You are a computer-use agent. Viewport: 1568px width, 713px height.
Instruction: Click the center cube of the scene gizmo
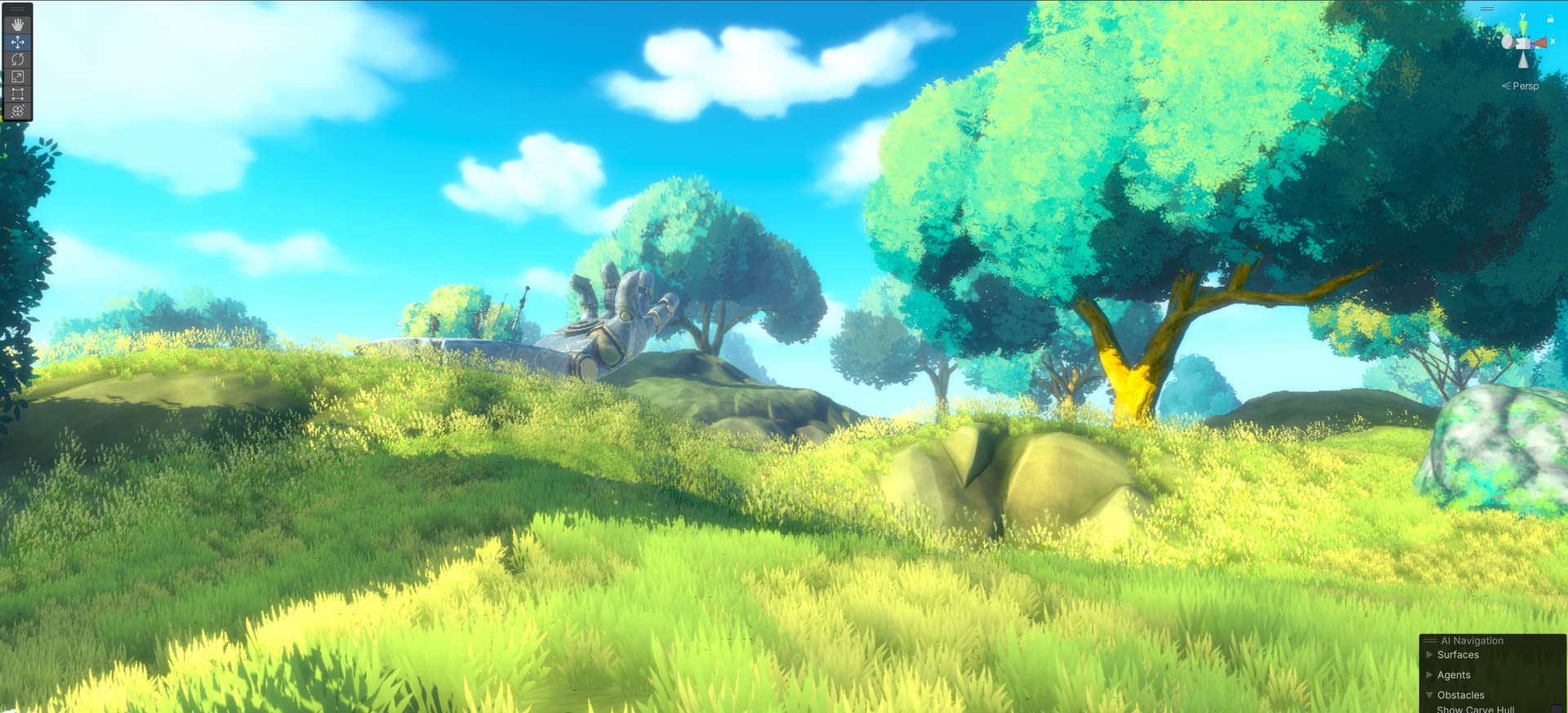(1521, 43)
